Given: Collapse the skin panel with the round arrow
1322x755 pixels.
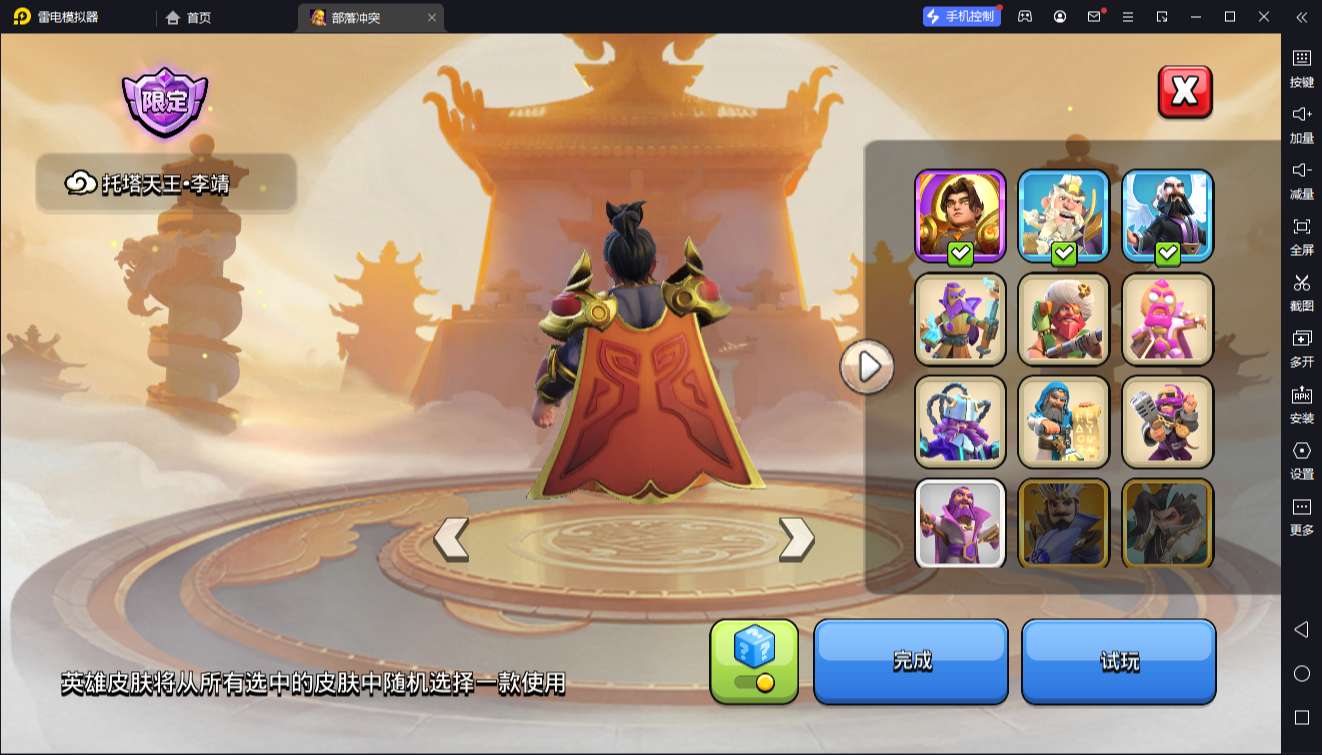Looking at the screenshot, I should pyautogui.click(x=867, y=367).
